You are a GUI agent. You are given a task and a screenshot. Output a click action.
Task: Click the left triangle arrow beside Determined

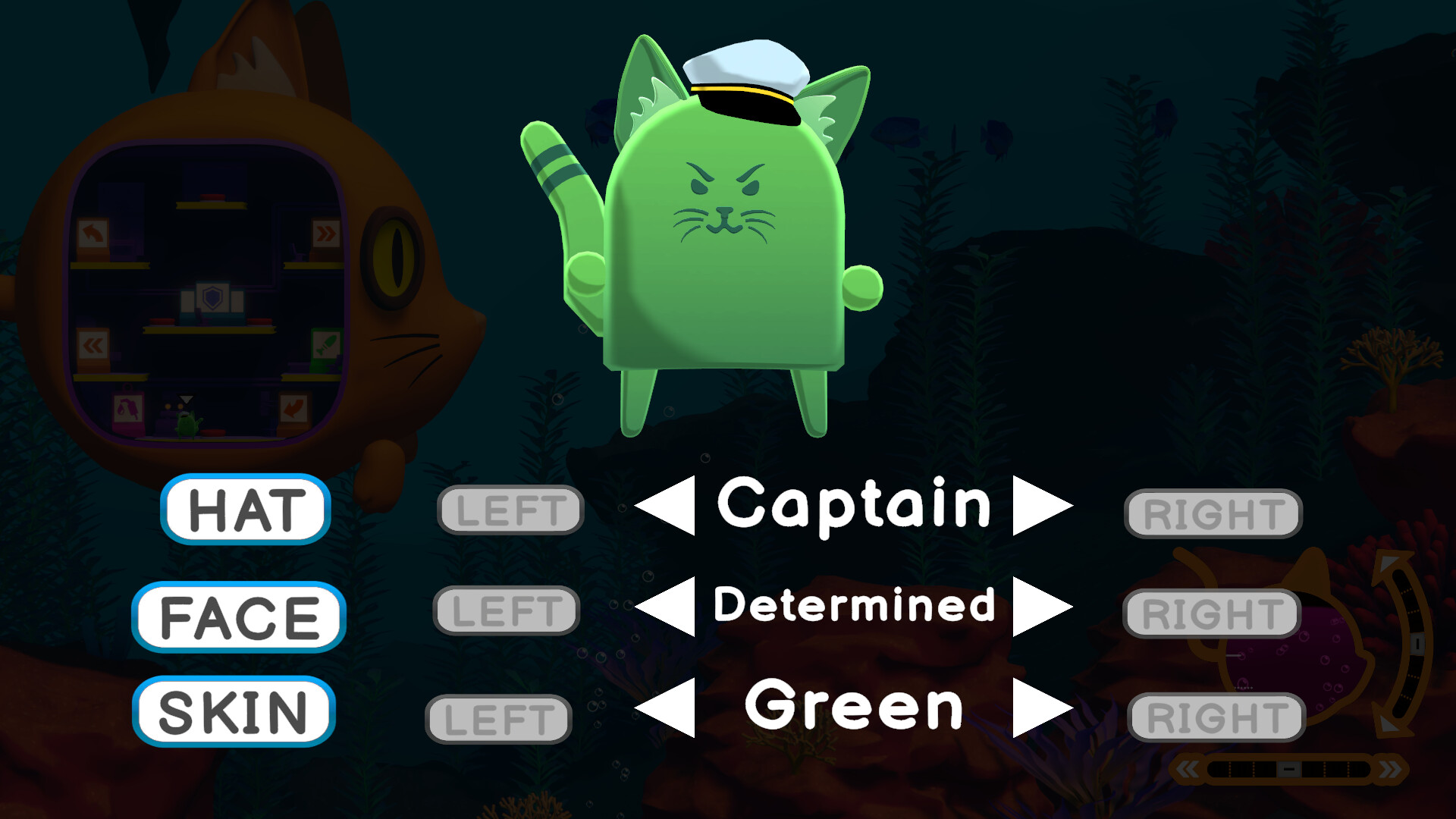(x=670, y=607)
